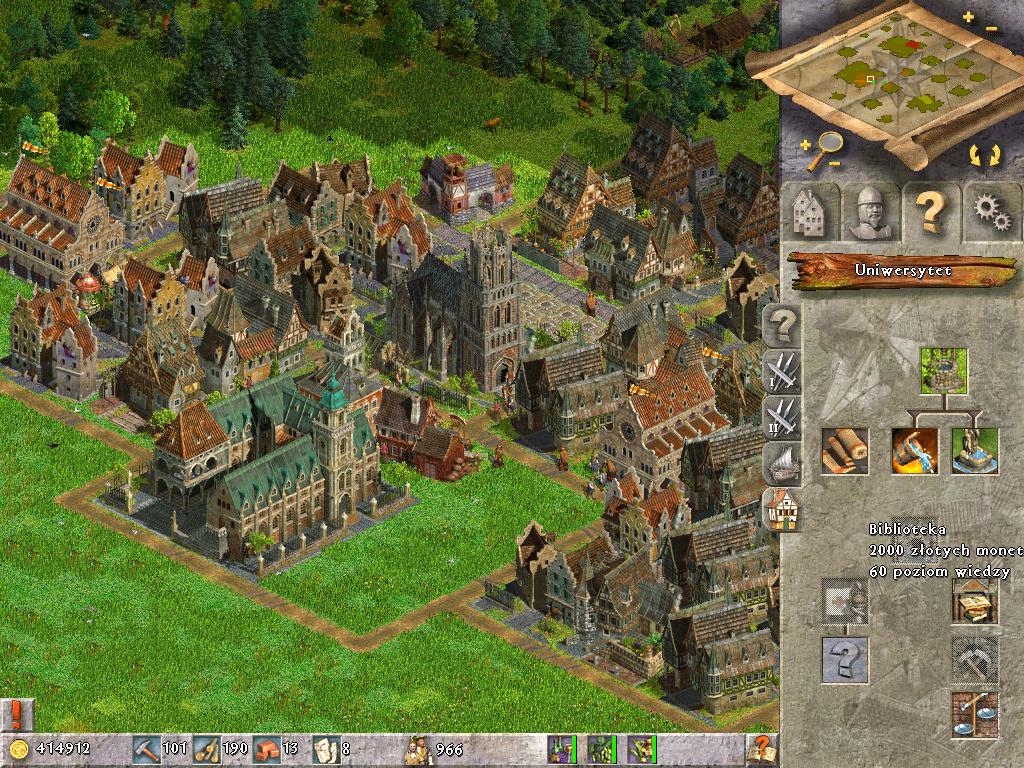Choose the weighing scales research icon
The height and width of the screenshot is (768, 1024).
(974, 715)
